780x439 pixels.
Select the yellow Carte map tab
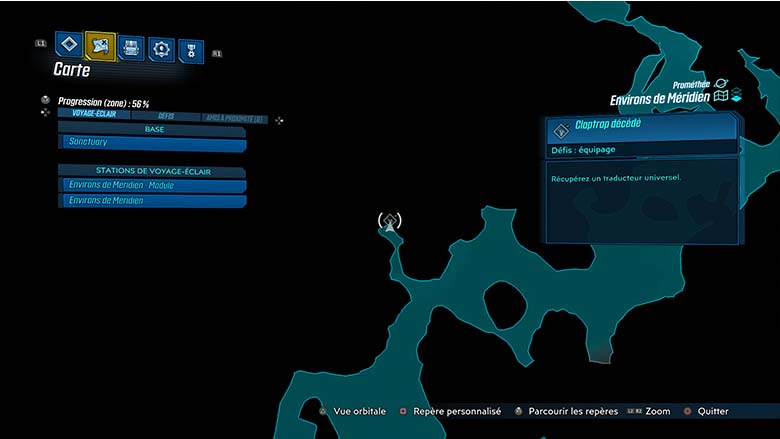100,45
